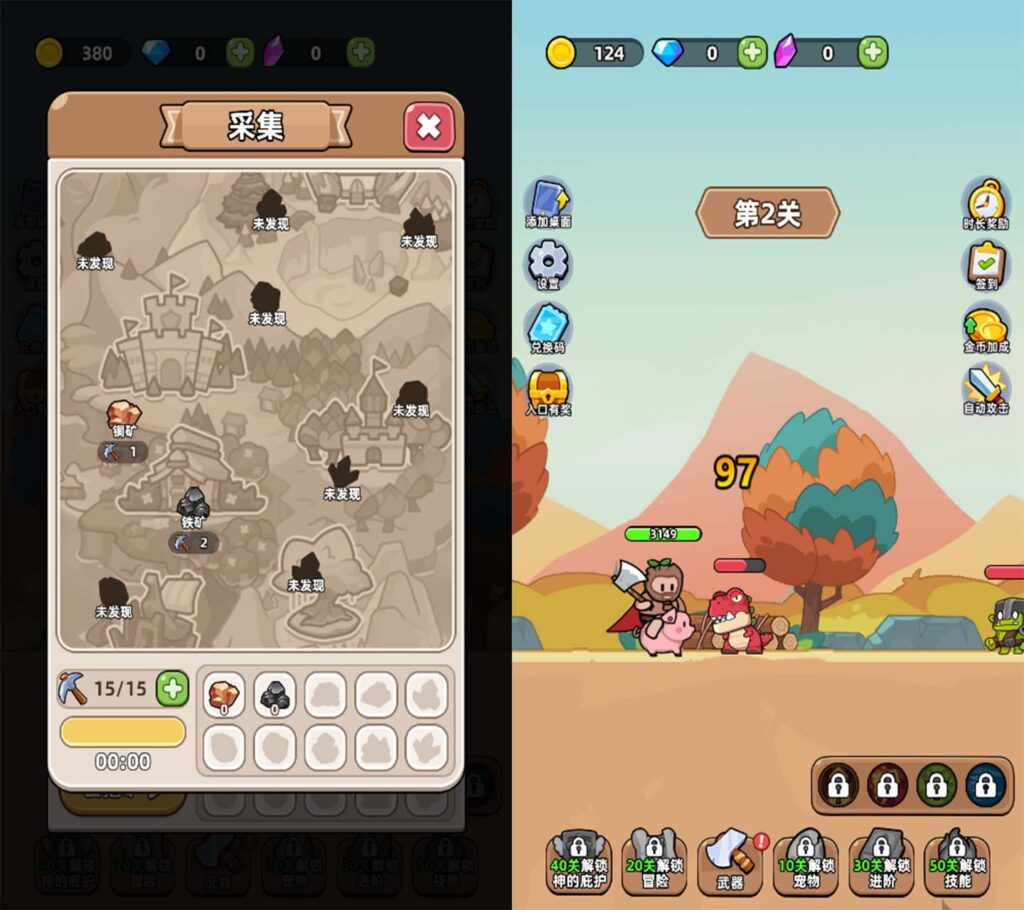Open the 兑换码 redeem code icon
The width and height of the screenshot is (1024, 910).
[548, 327]
